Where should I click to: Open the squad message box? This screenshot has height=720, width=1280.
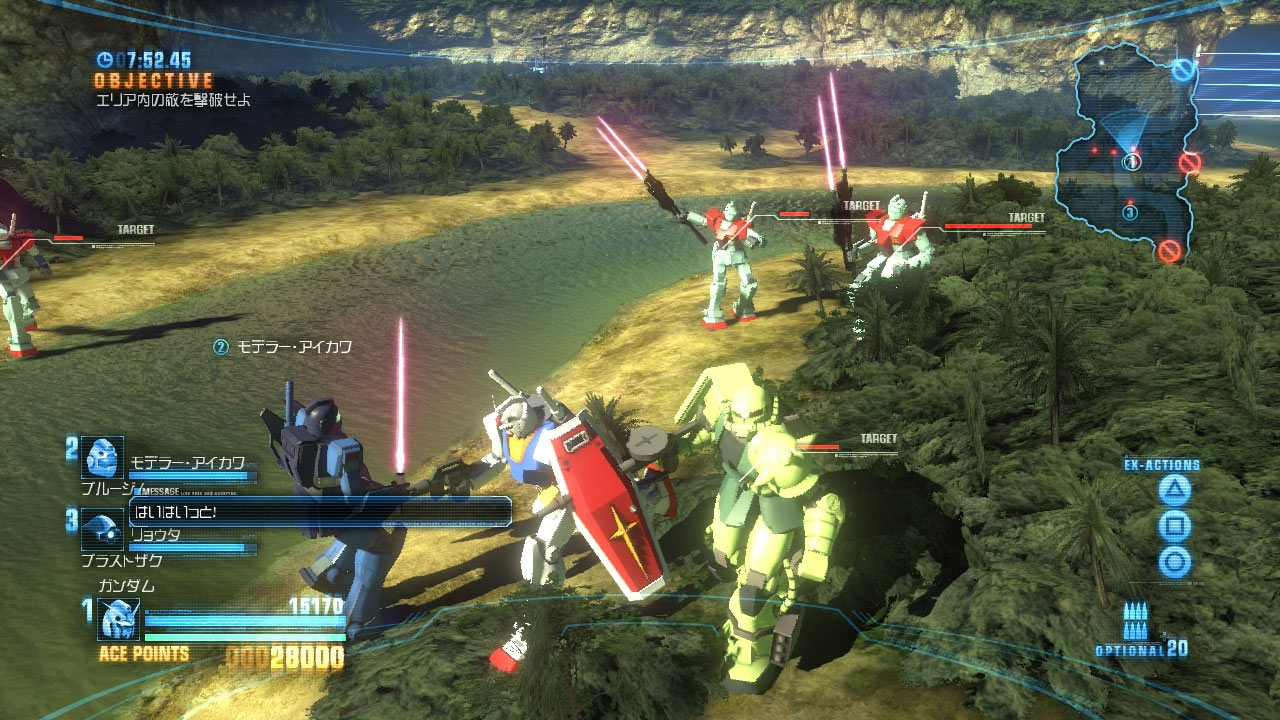320,512
